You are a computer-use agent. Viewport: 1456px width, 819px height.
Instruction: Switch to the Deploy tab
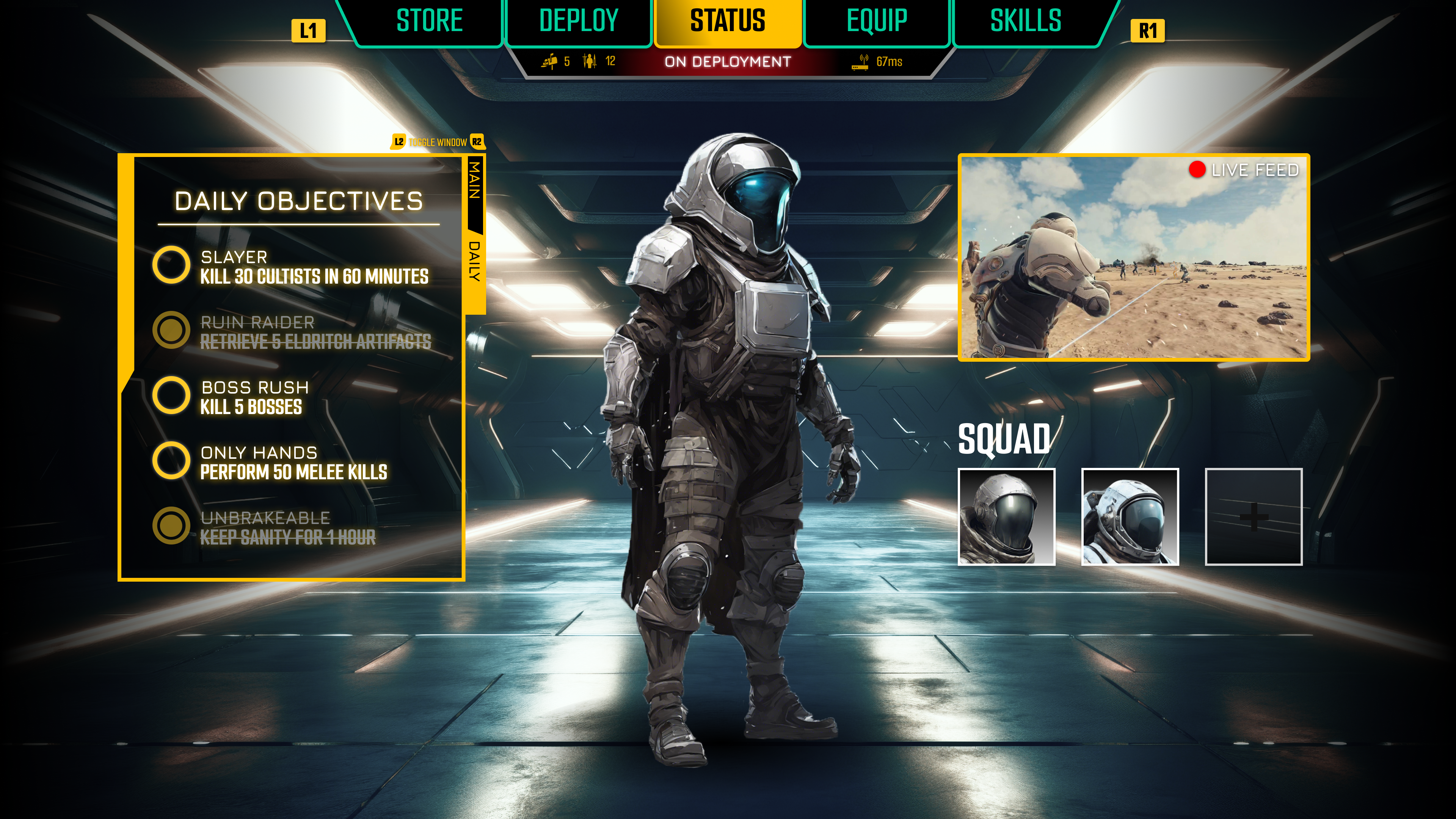578,22
